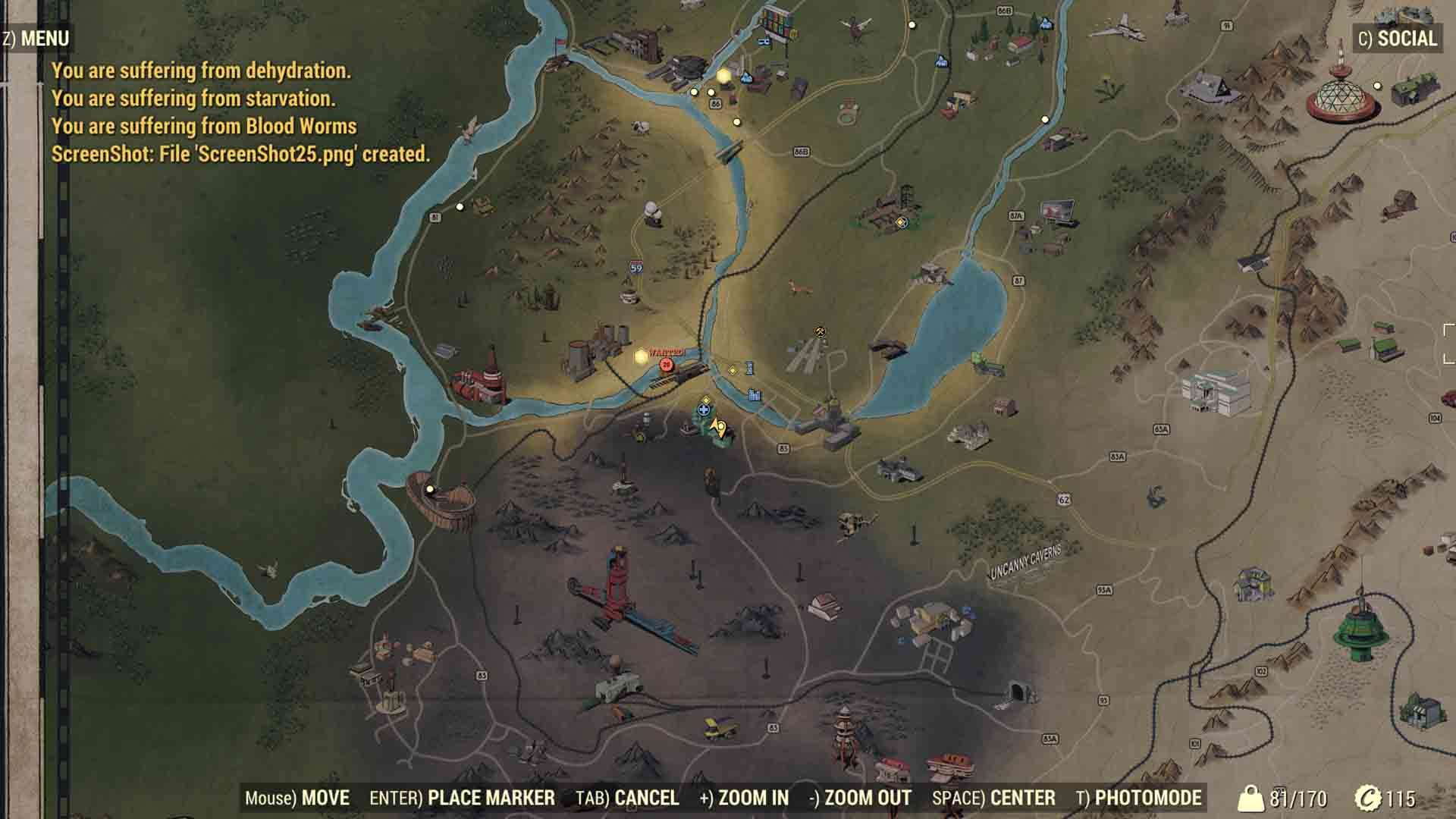Screen dimensions: 1456x819
Task: Select the giant teapot location icon
Action: pyautogui.click(x=652, y=212)
